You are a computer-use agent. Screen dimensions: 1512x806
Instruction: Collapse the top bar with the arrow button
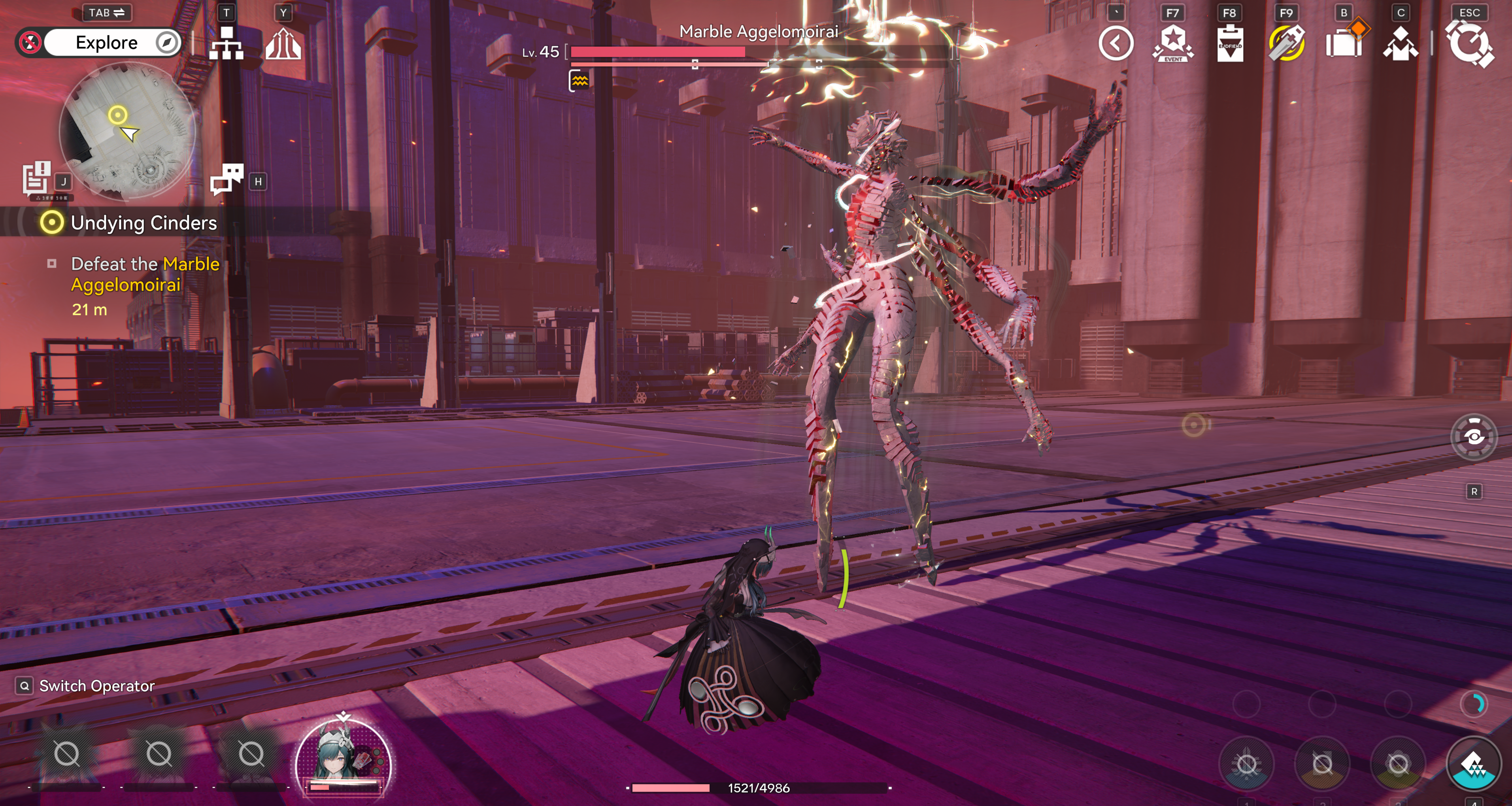(x=1116, y=43)
